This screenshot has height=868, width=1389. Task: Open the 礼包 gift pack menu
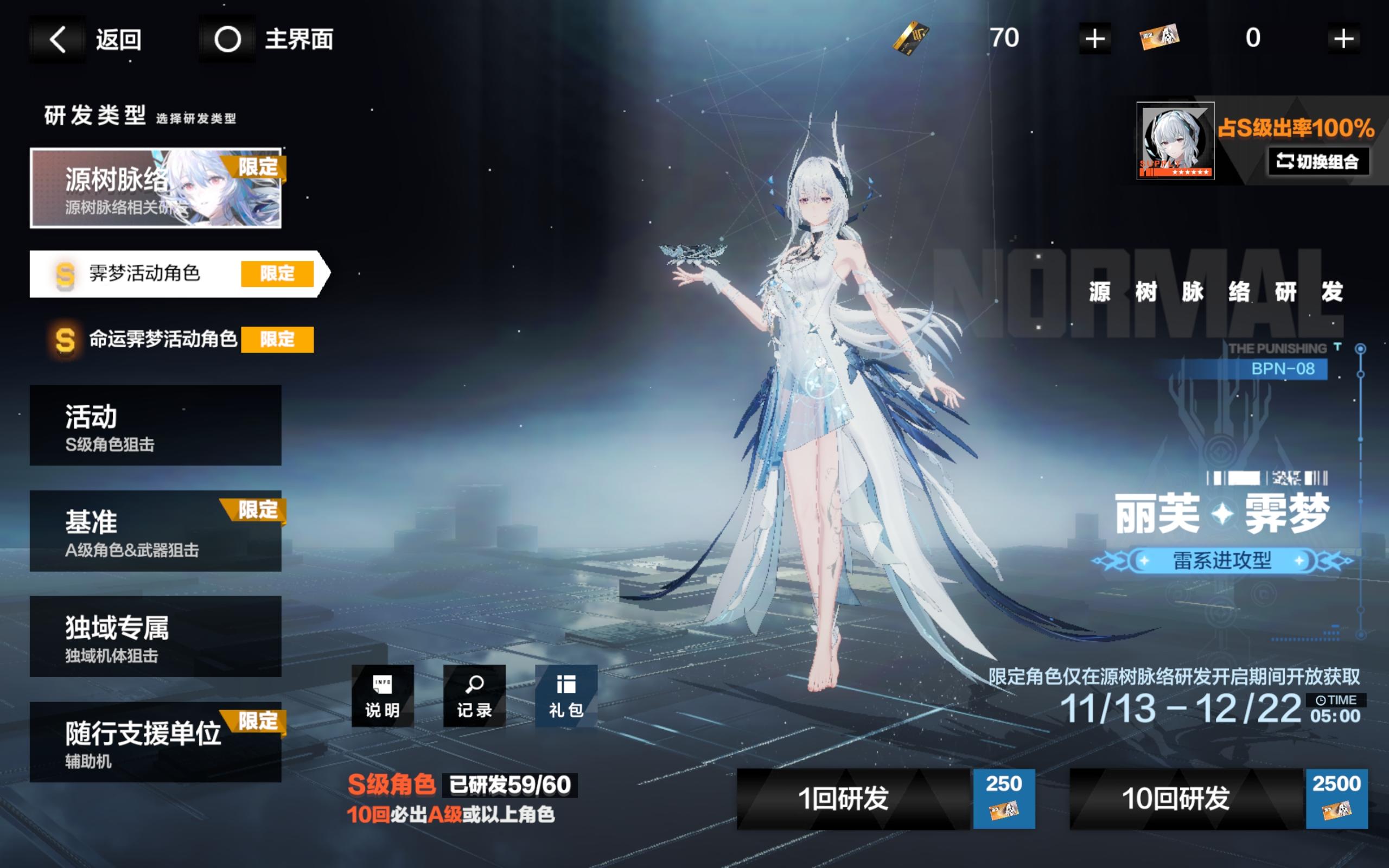coord(565,697)
